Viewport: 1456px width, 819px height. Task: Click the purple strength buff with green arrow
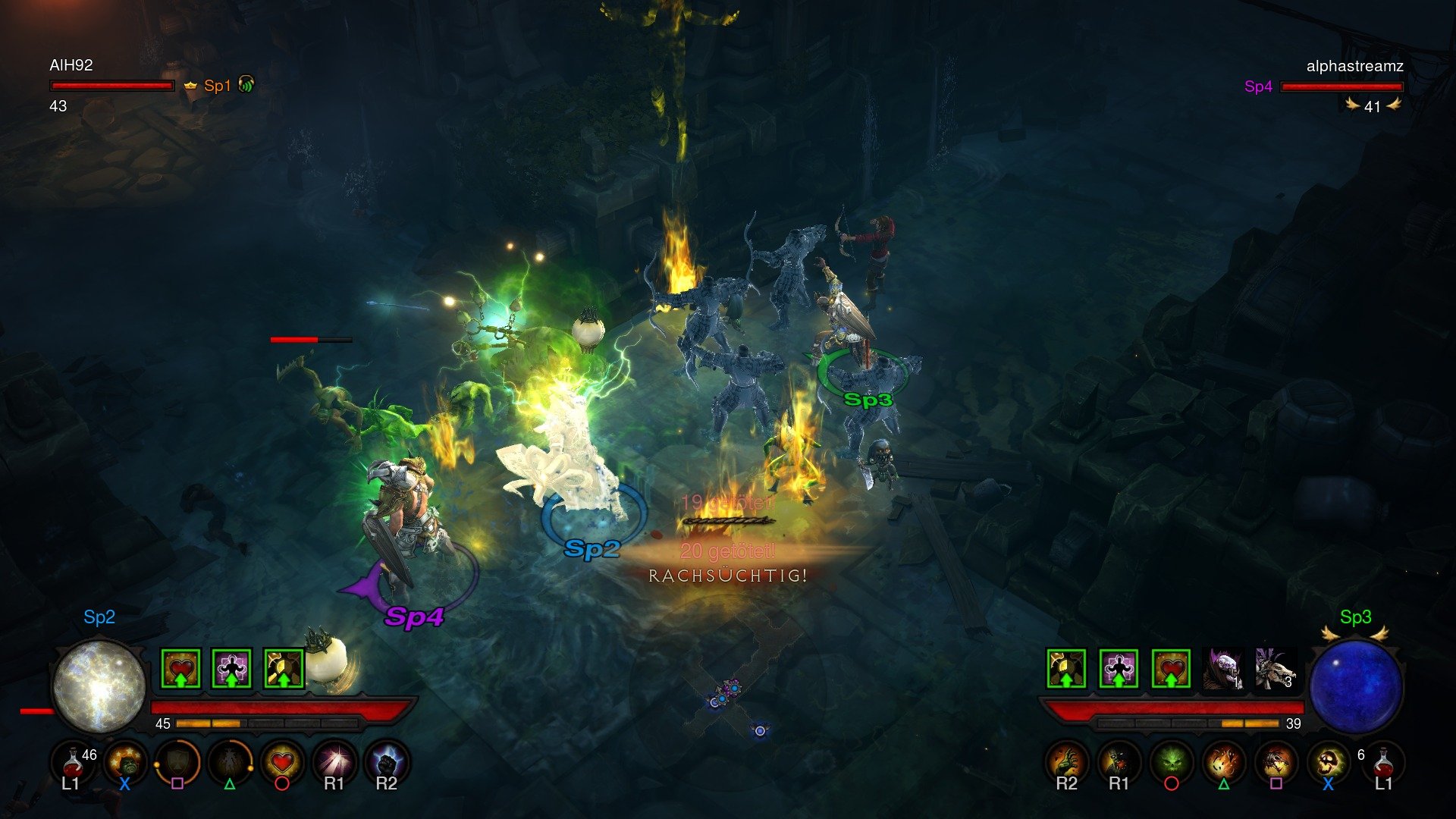232,668
